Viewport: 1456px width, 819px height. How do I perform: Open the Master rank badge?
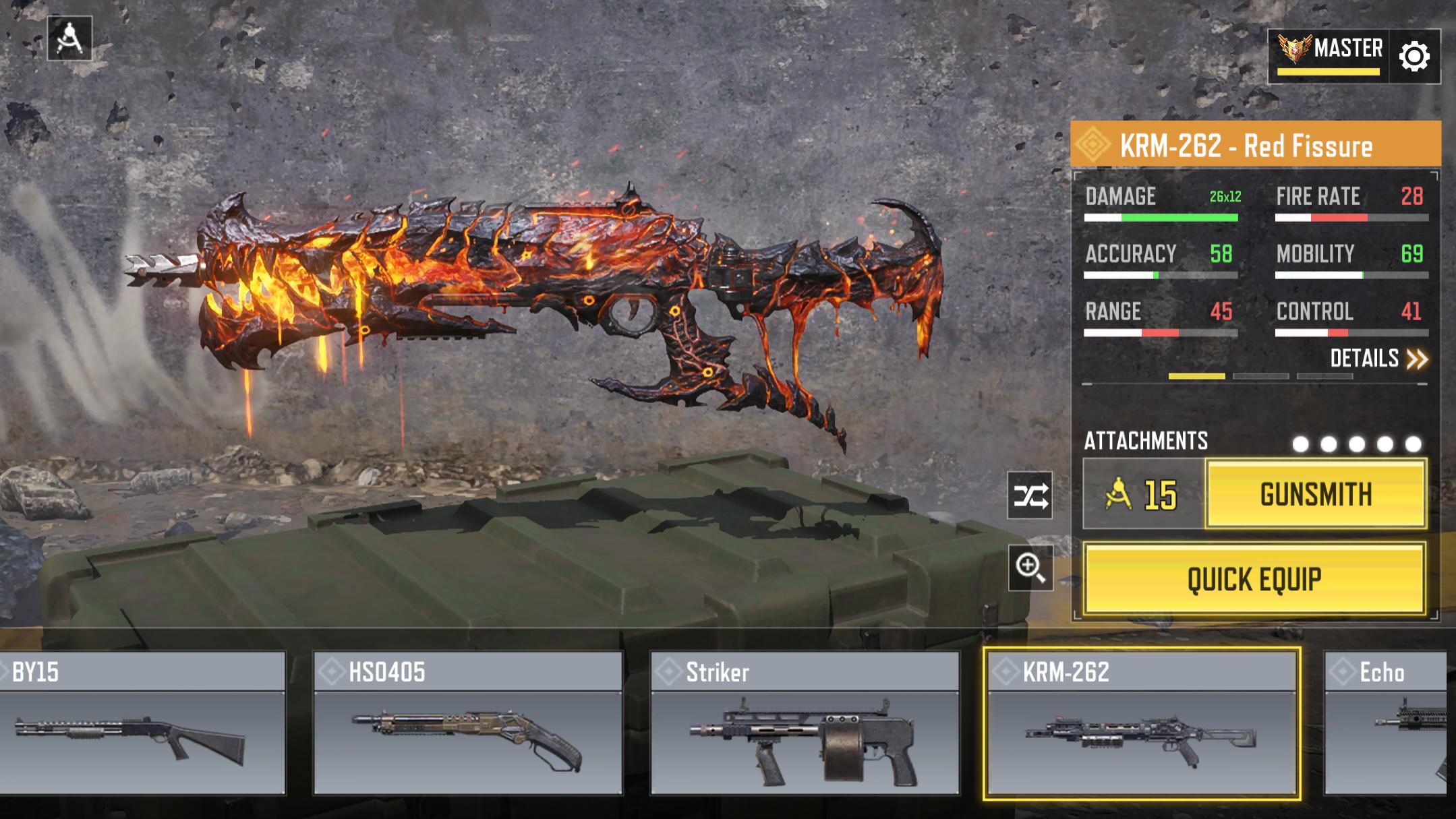[x=1329, y=55]
